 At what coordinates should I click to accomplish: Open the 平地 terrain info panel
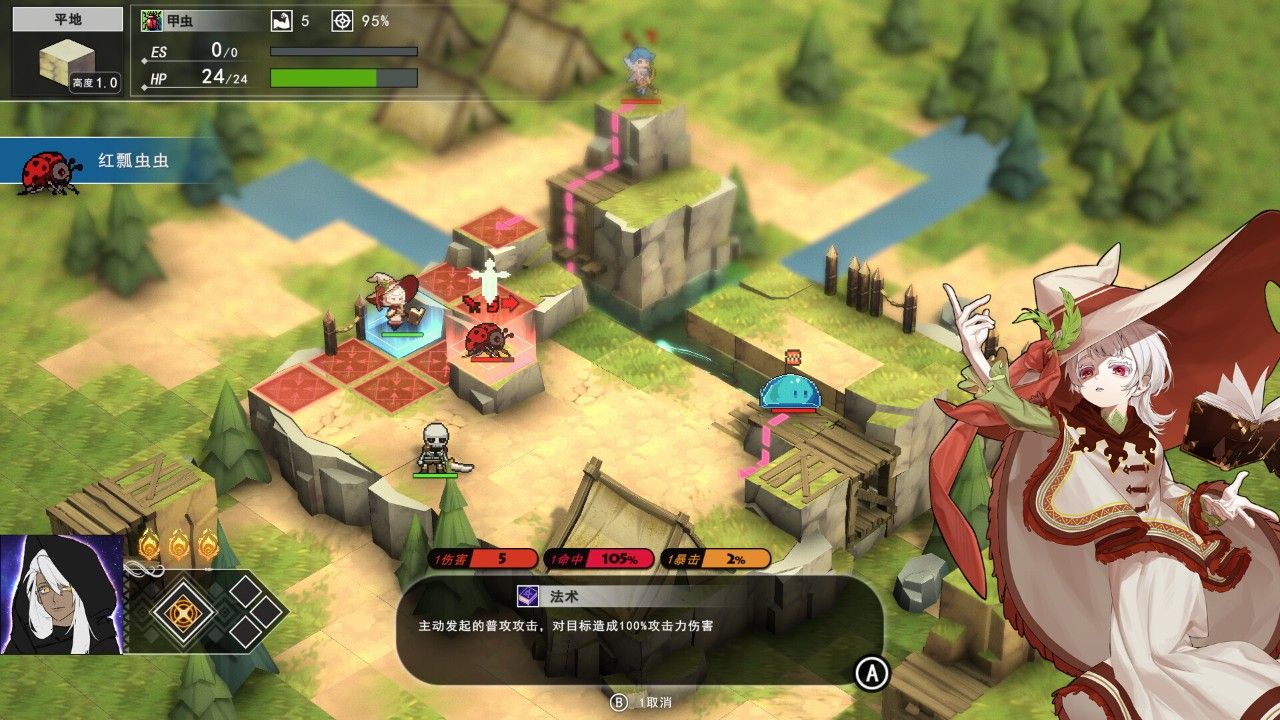pos(67,52)
